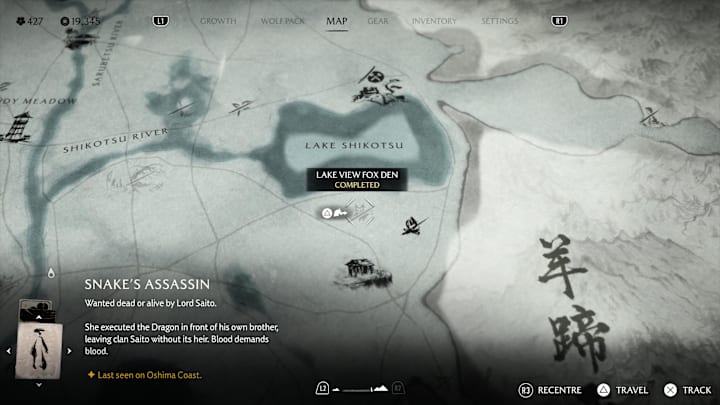Cycle the card stack with the down arrow
Viewport: 720px width, 405px height.
(x=39, y=385)
